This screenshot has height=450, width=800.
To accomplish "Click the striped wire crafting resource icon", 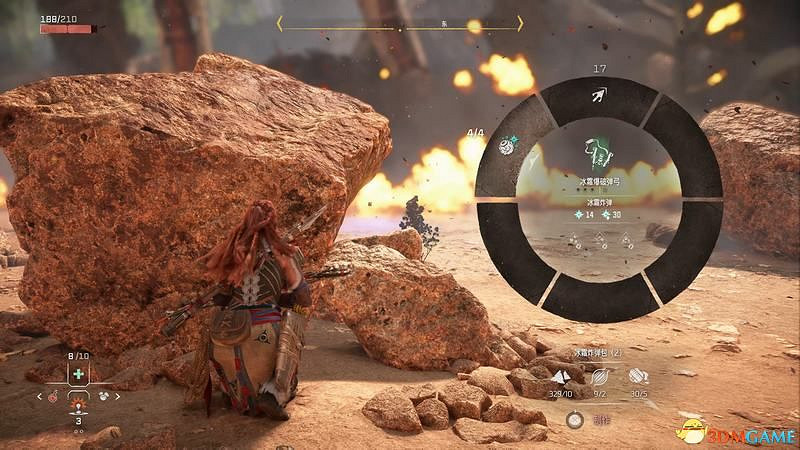I will click(x=599, y=375).
